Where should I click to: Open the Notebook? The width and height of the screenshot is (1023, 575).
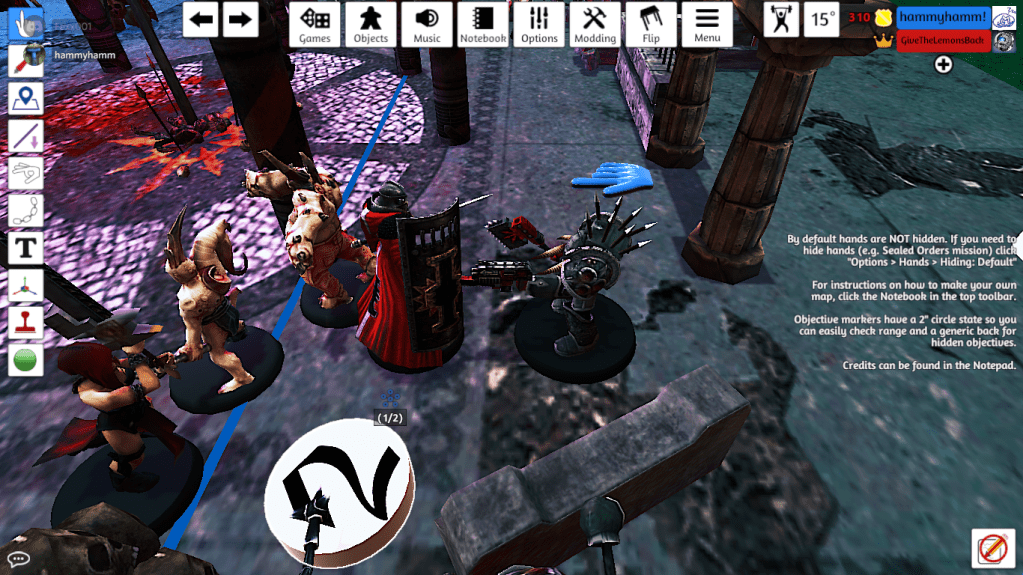(483, 24)
